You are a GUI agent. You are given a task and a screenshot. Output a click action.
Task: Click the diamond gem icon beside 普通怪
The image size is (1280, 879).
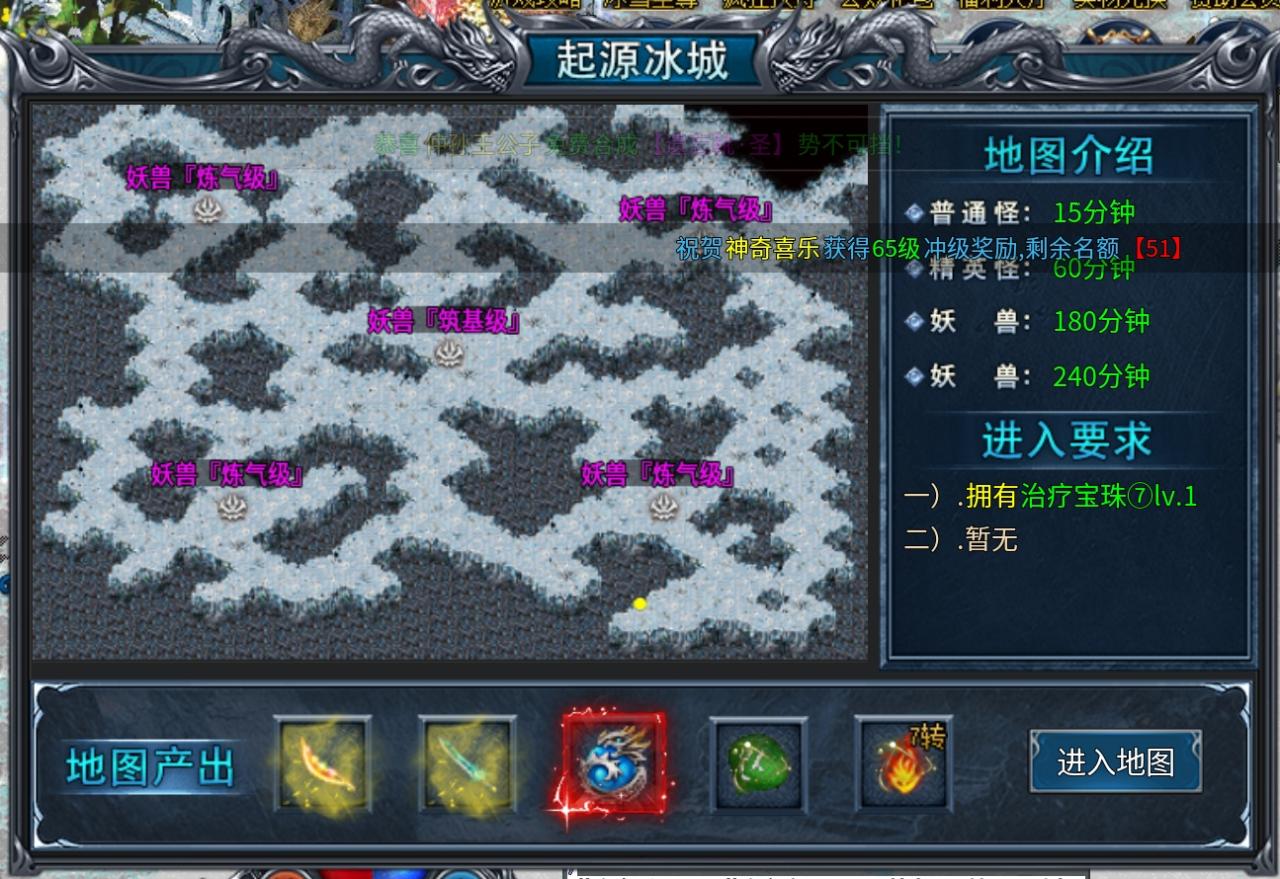915,213
